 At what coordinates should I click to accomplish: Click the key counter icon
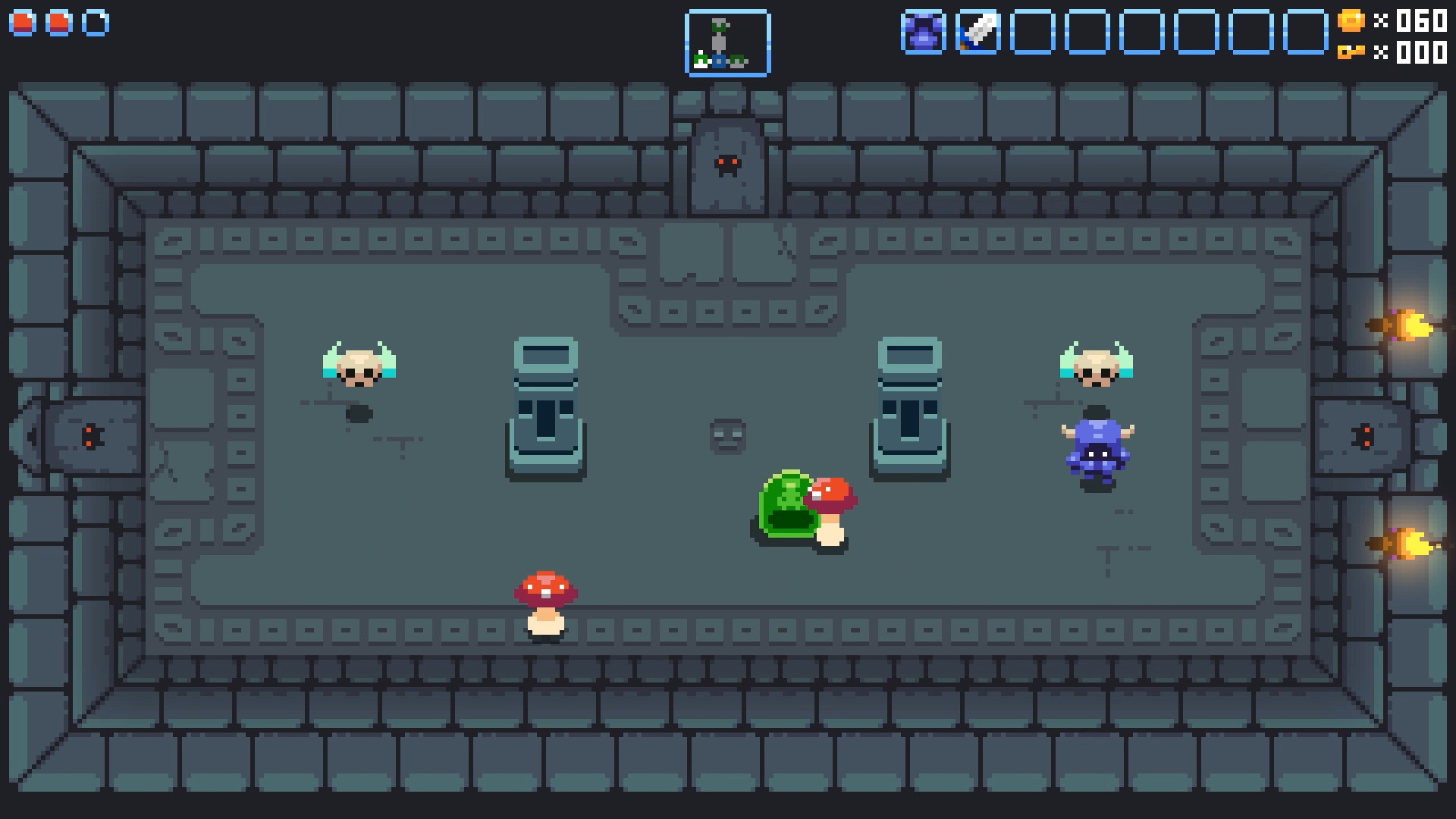tap(1352, 54)
